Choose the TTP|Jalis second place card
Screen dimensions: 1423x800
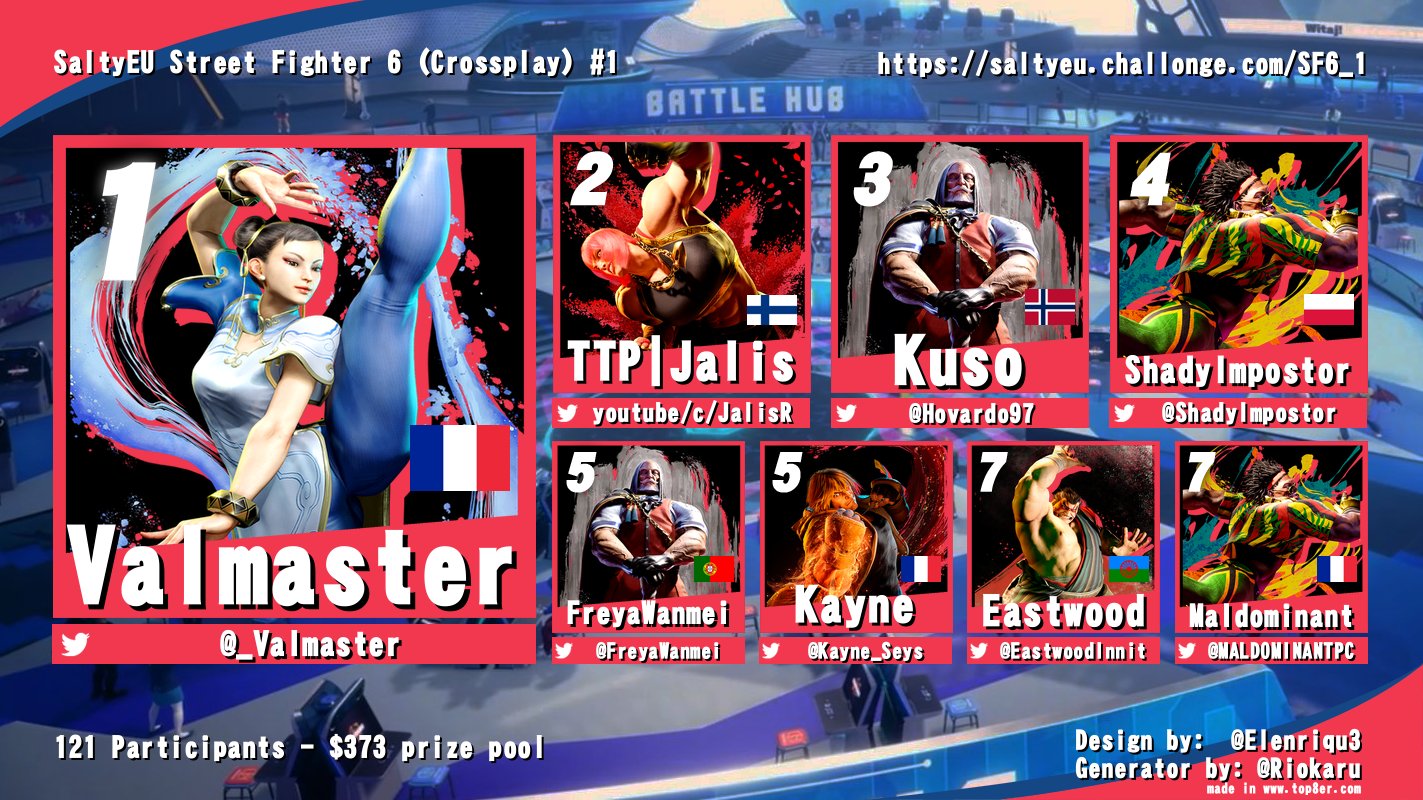(682, 265)
